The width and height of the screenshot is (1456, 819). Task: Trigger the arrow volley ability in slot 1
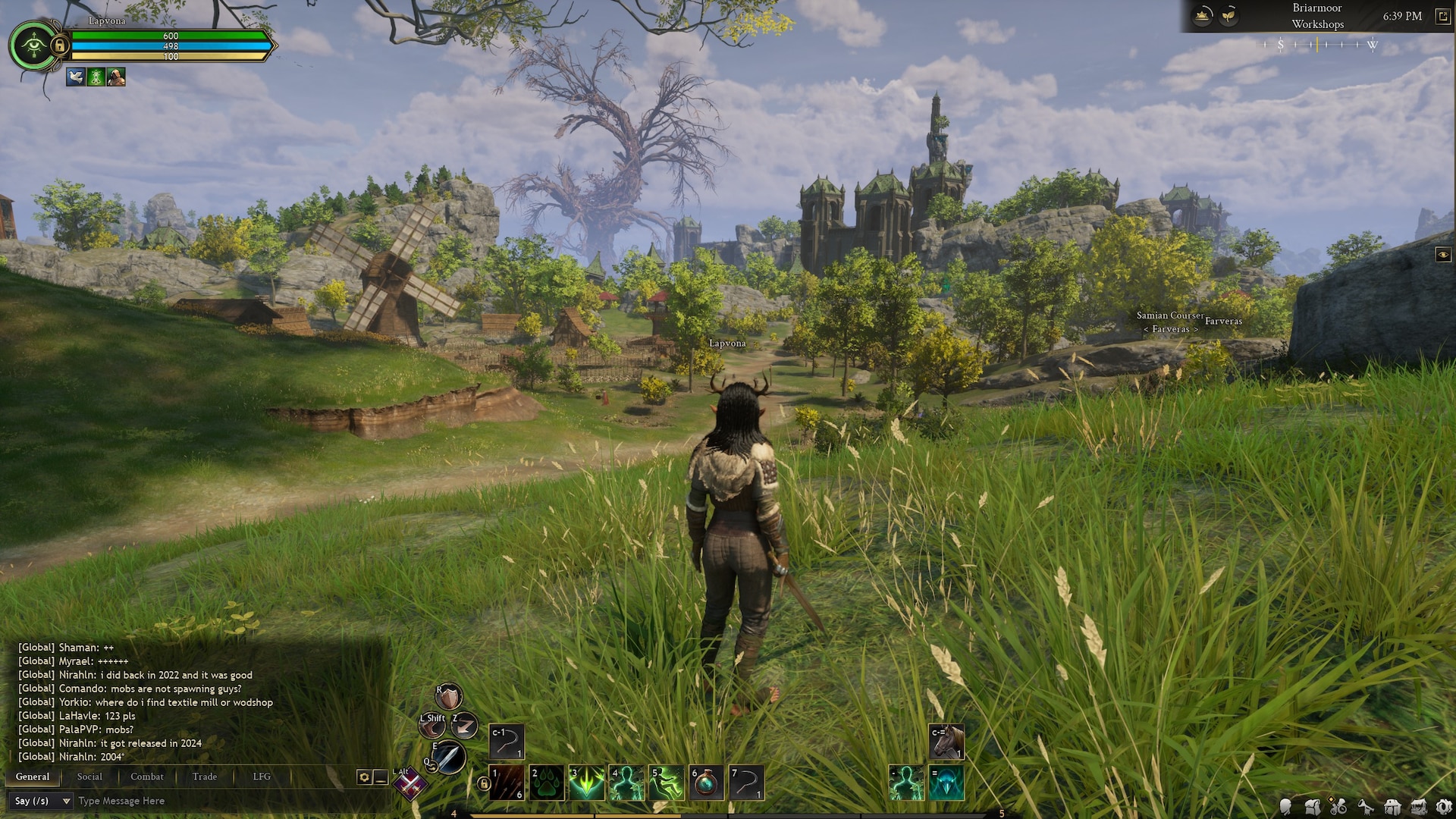tap(507, 783)
